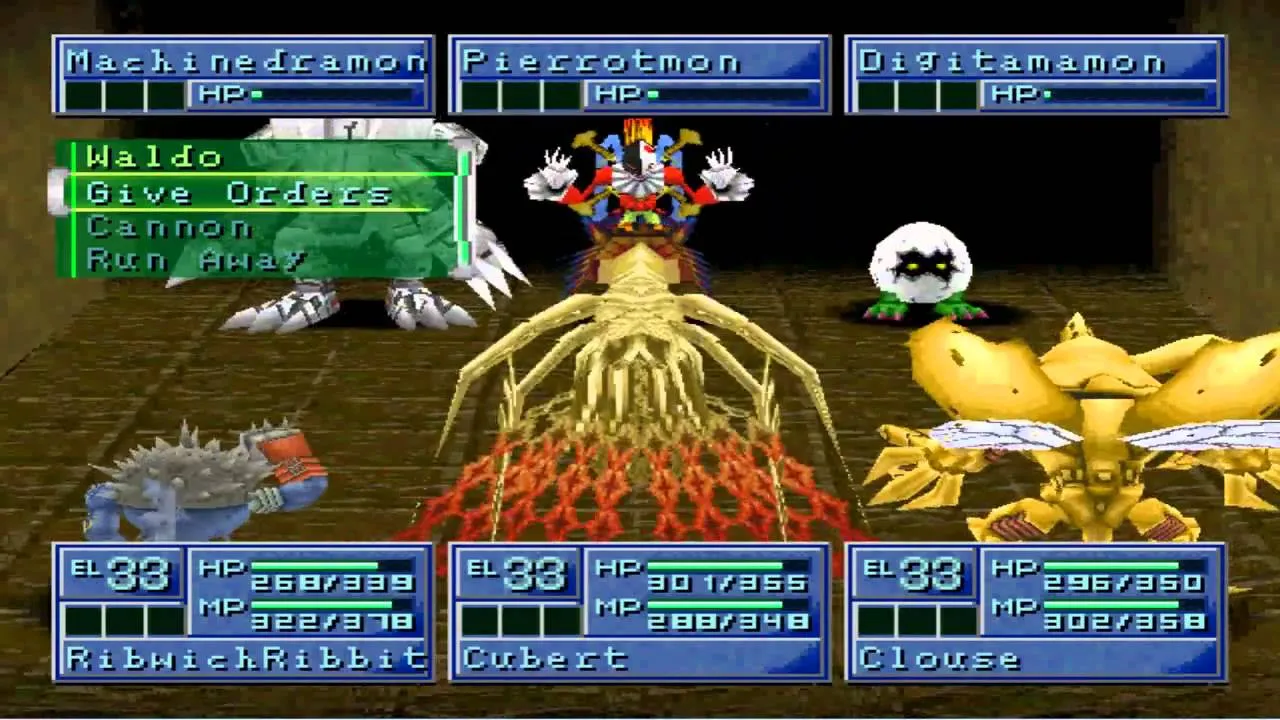Select Run Away from battle menu
The height and width of the screenshot is (720, 1280).
click(195, 260)
